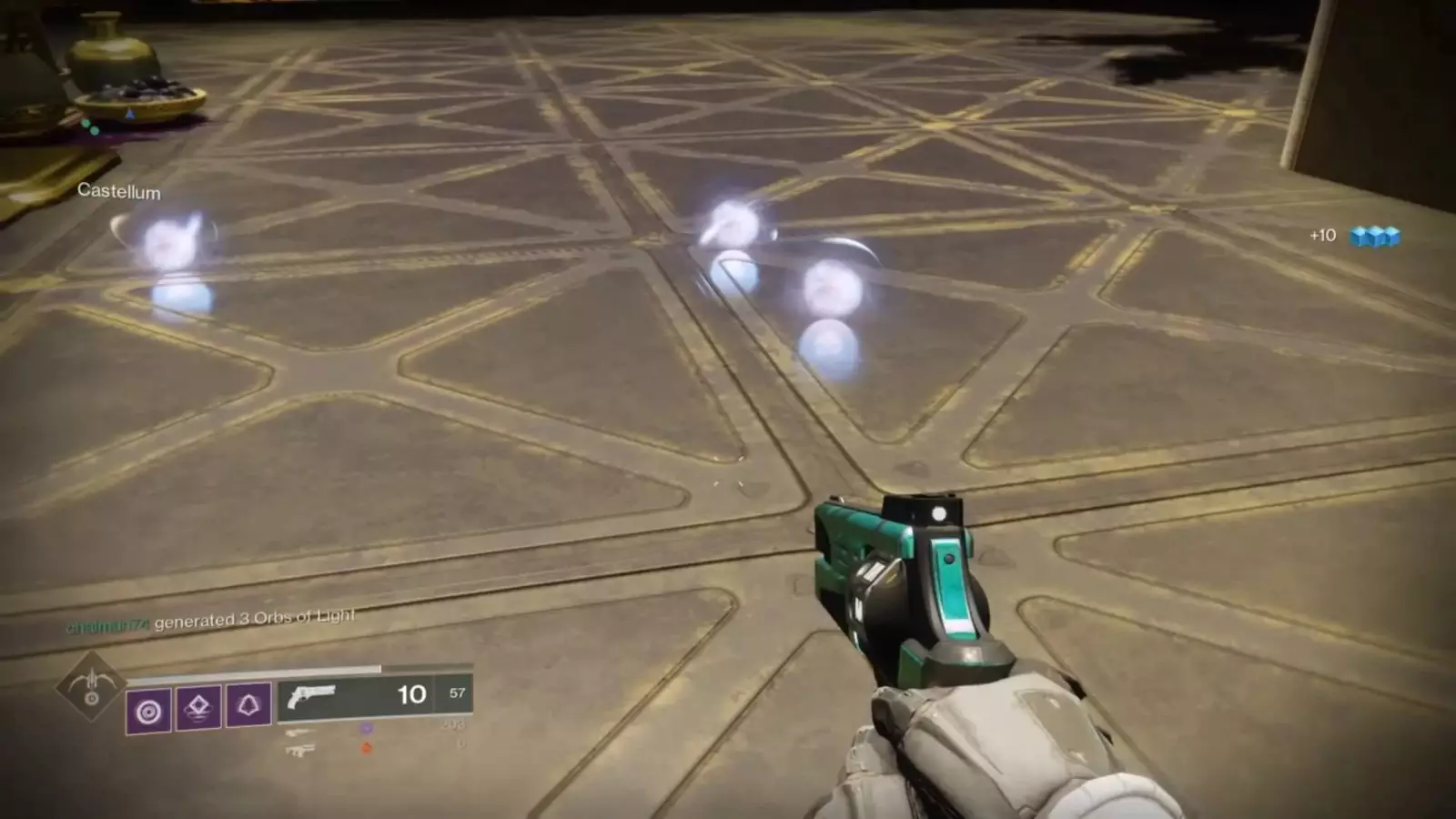Select the winged super ability diamond icon

[91, 686]
